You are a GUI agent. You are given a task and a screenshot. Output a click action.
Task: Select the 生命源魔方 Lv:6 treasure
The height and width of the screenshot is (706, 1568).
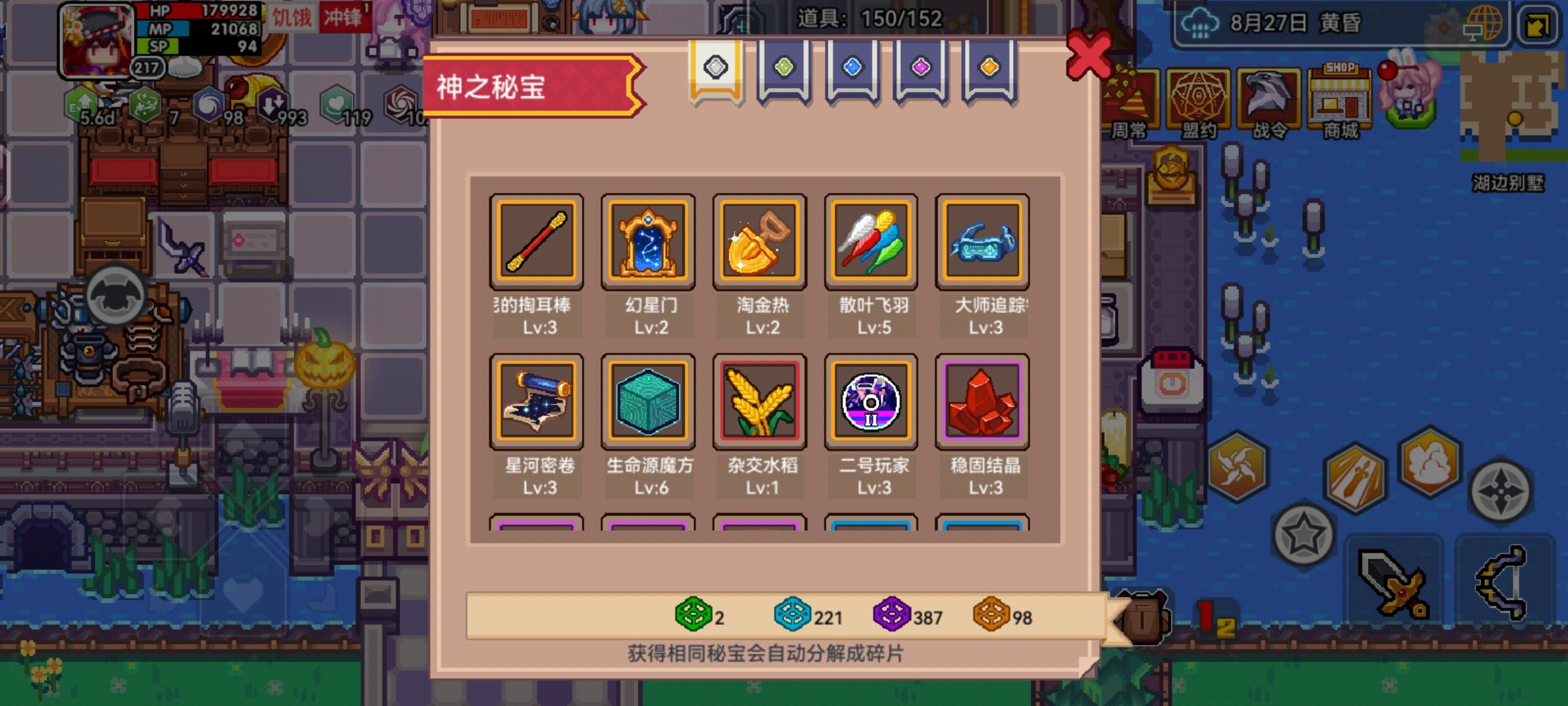pos(648,401)
